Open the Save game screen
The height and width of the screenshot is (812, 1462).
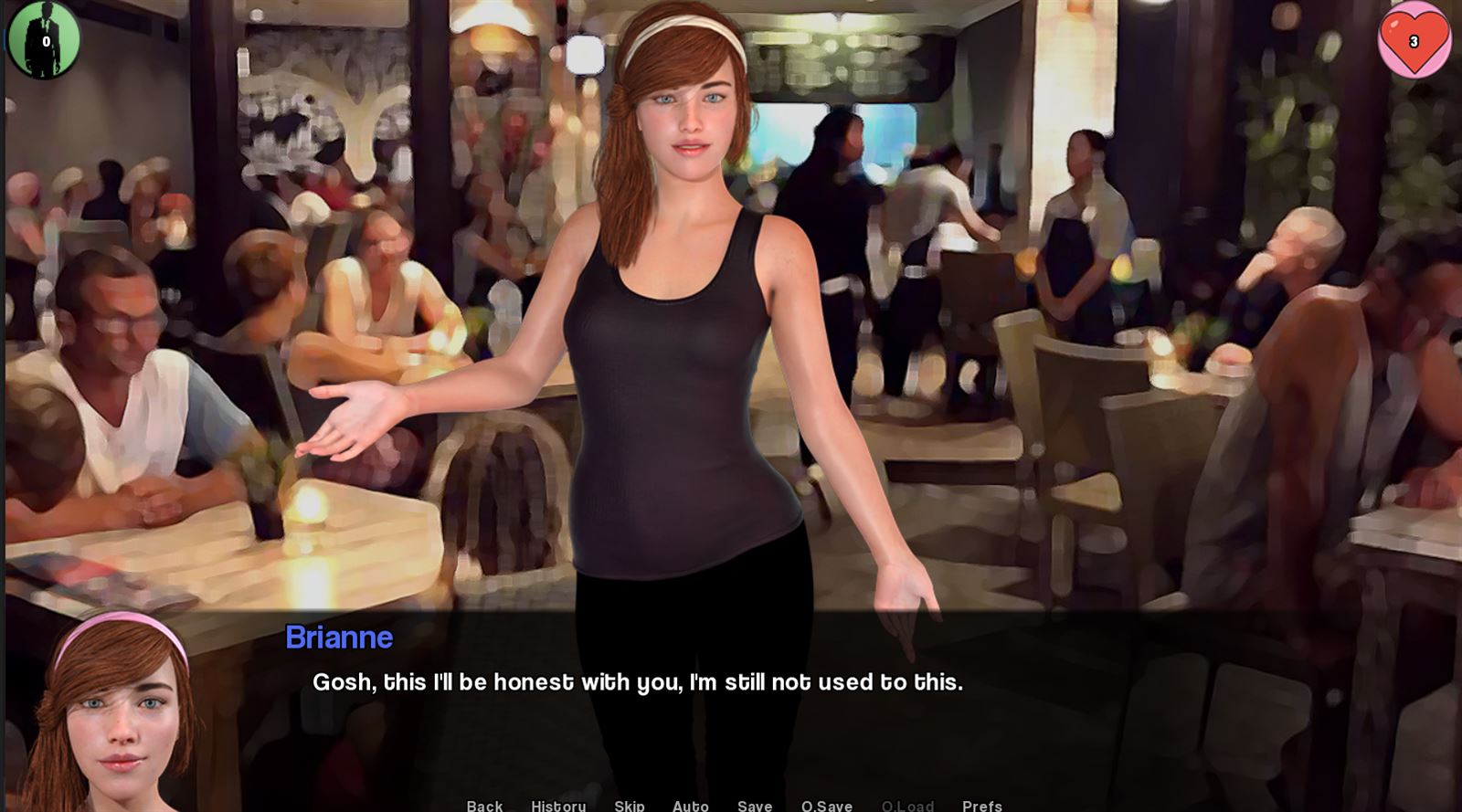pos(754,807)
